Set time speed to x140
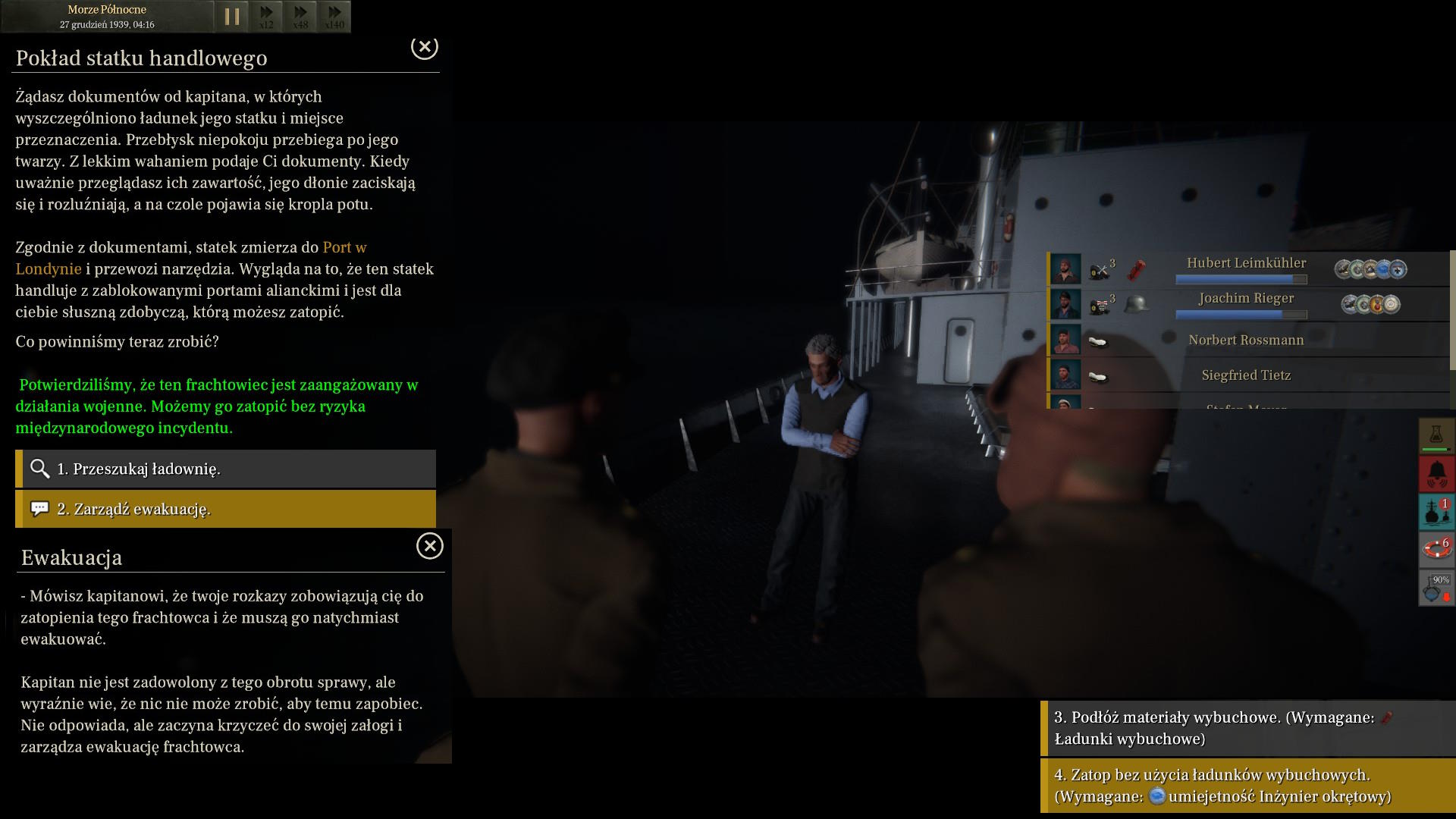The image size is (1456, 819). coord(334,17)
